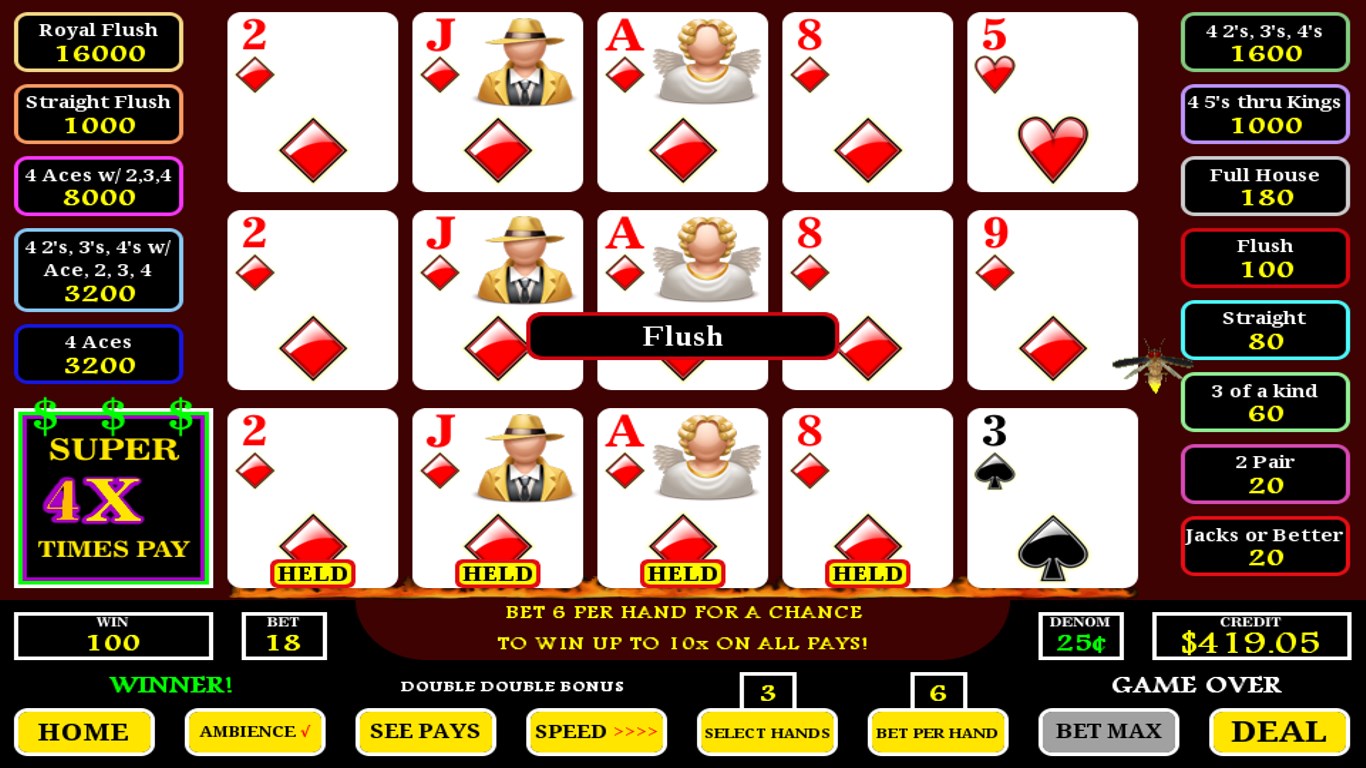This screenshot has width=1366, height=768.
Task: Select the held 2 of diamonds card
Action: pos(312,497)
